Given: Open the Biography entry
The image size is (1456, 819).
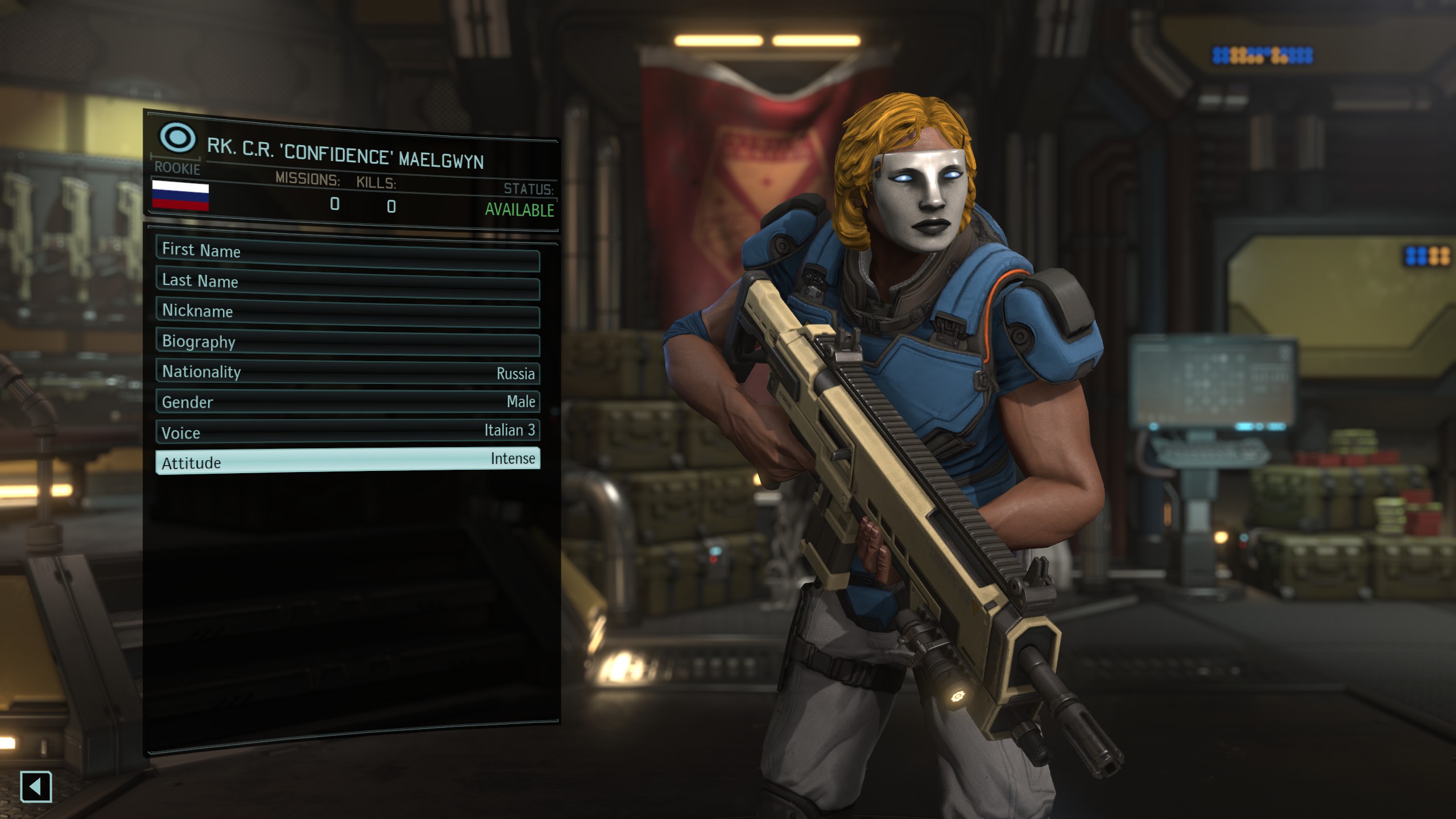Looking at the screenshot, I should [x=348, y=344].
